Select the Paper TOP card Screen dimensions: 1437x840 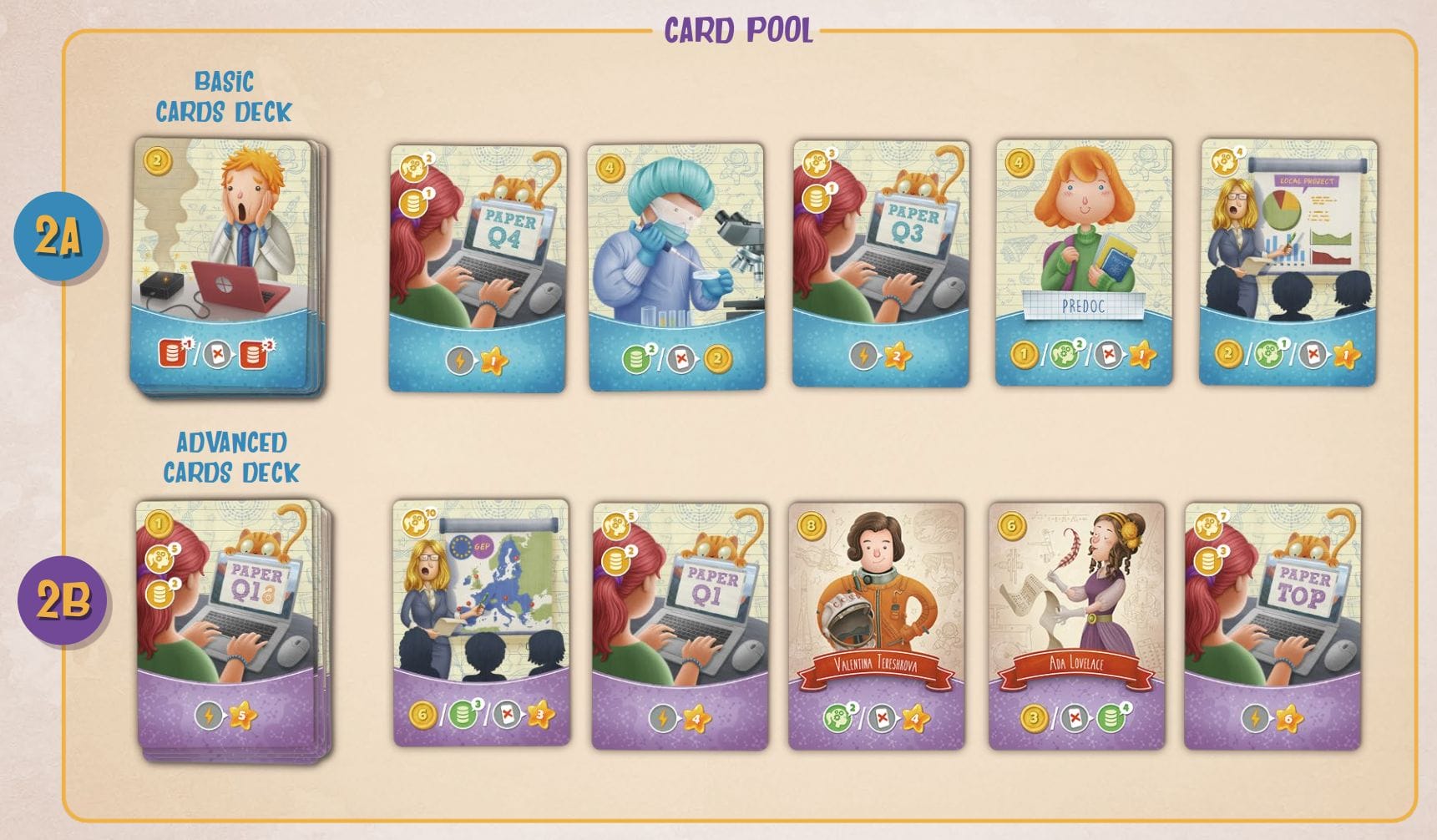(1273, 626)
